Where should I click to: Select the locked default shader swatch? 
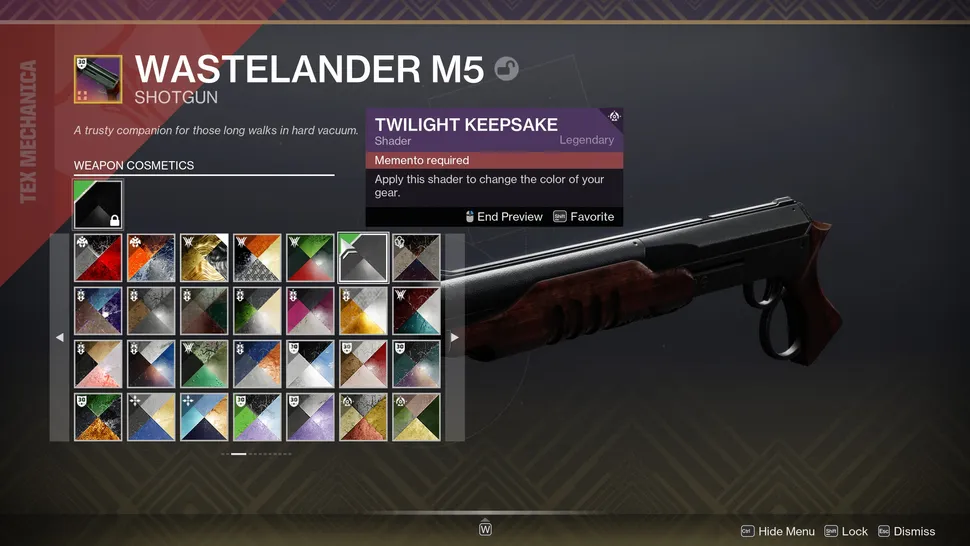click(x=98, y=204)
